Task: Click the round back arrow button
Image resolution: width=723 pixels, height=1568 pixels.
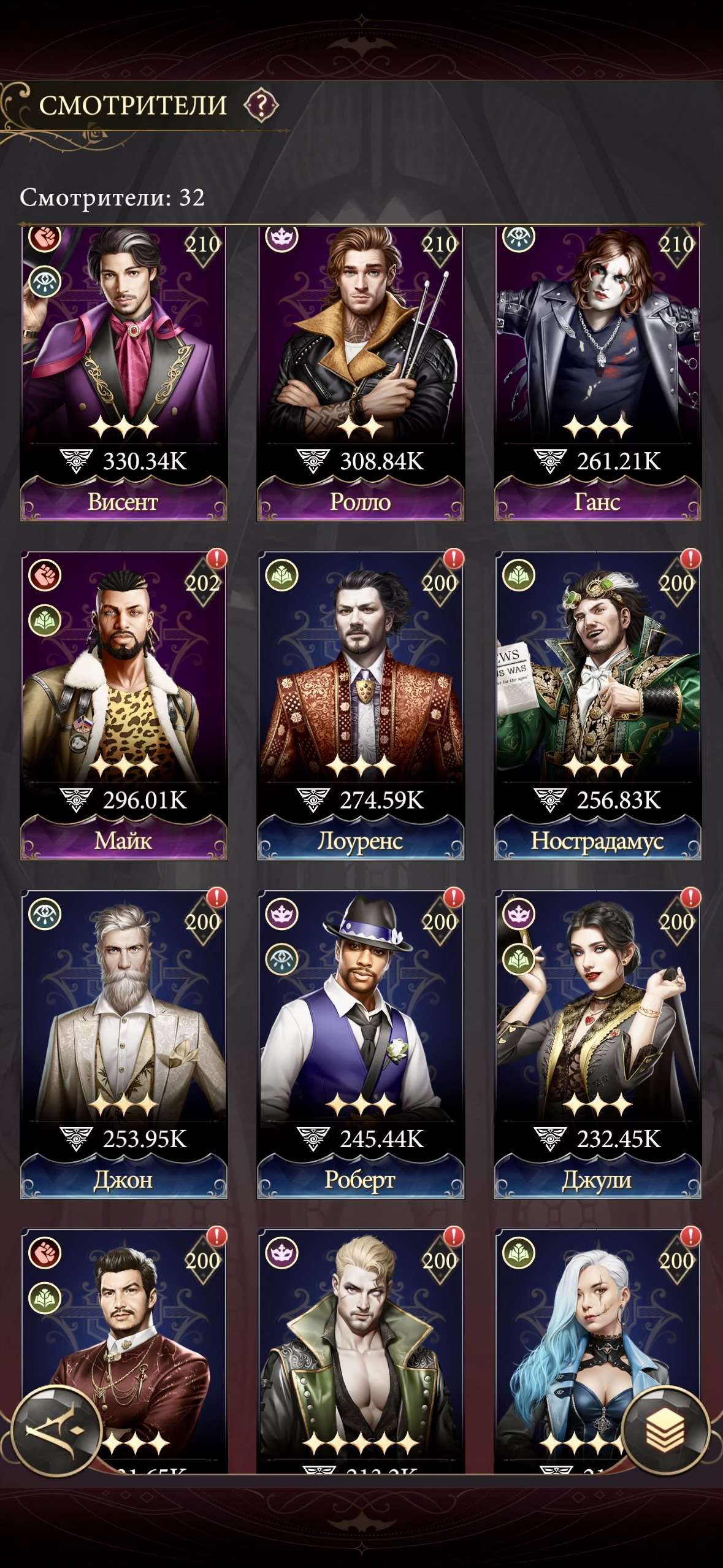Action: pos(56,1431)
